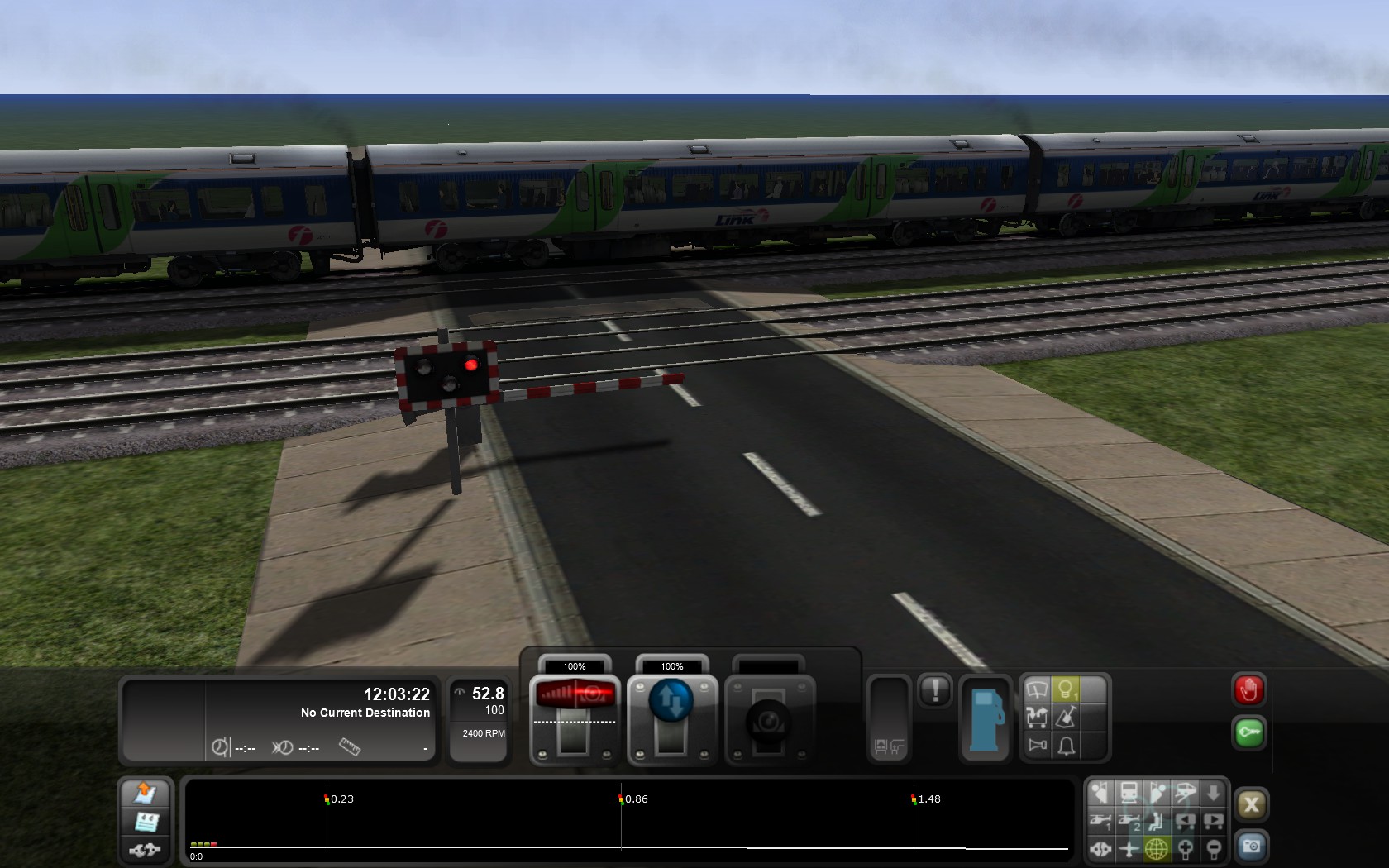Sound the horn icon
Screen dimensions: 1389x868
pyautogui.click(x=1037, y=745)
